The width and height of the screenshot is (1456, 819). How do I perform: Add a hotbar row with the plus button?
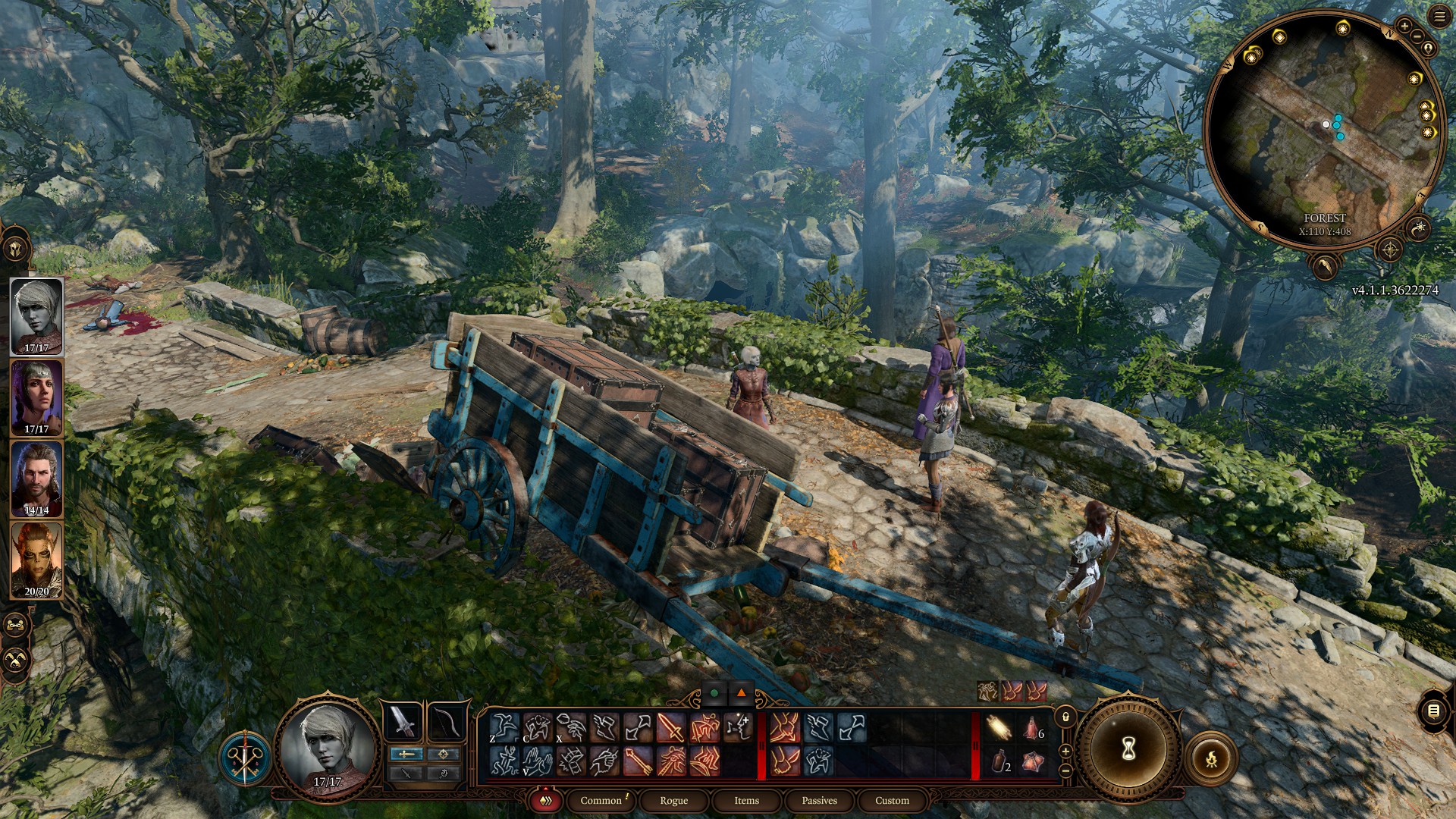(1065, 752)
